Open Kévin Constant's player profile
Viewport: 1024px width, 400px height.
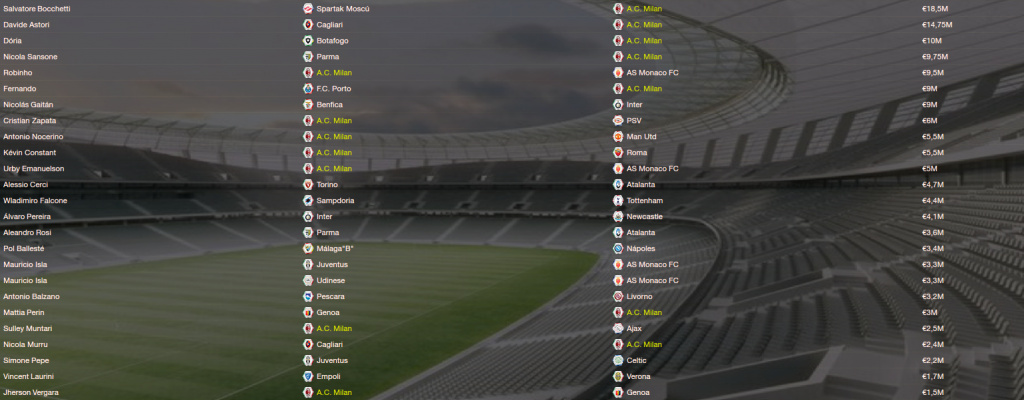pos(30,152)
